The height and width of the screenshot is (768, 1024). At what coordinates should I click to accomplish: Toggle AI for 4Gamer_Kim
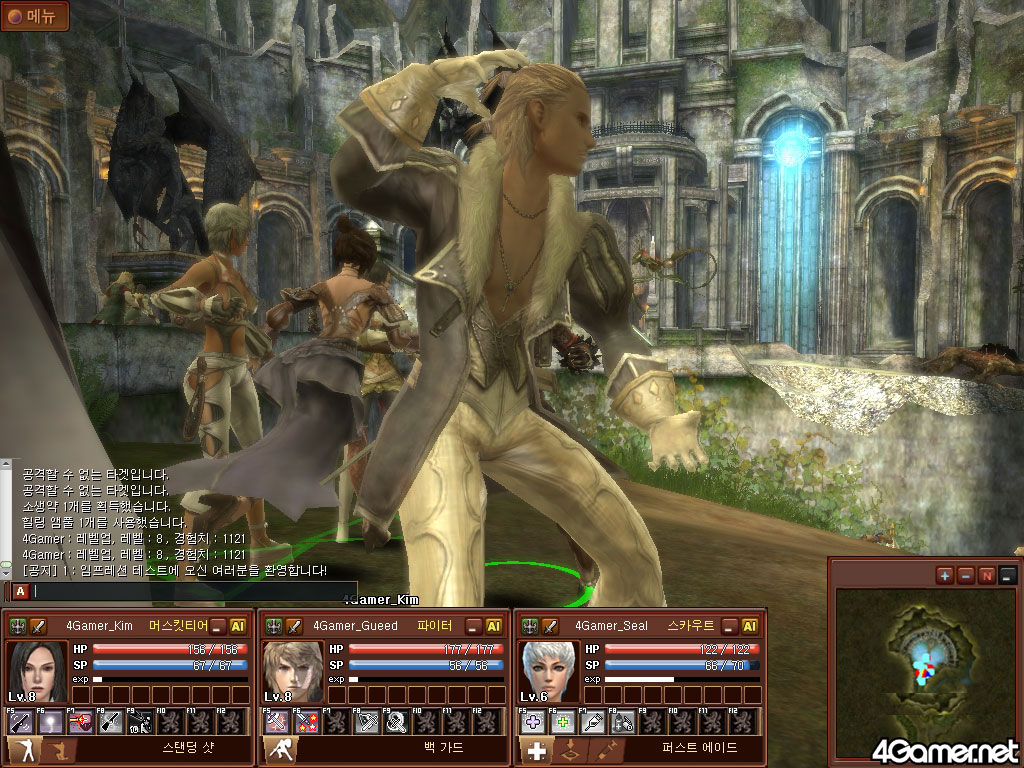pyautogui.click(x=239, y=626)
